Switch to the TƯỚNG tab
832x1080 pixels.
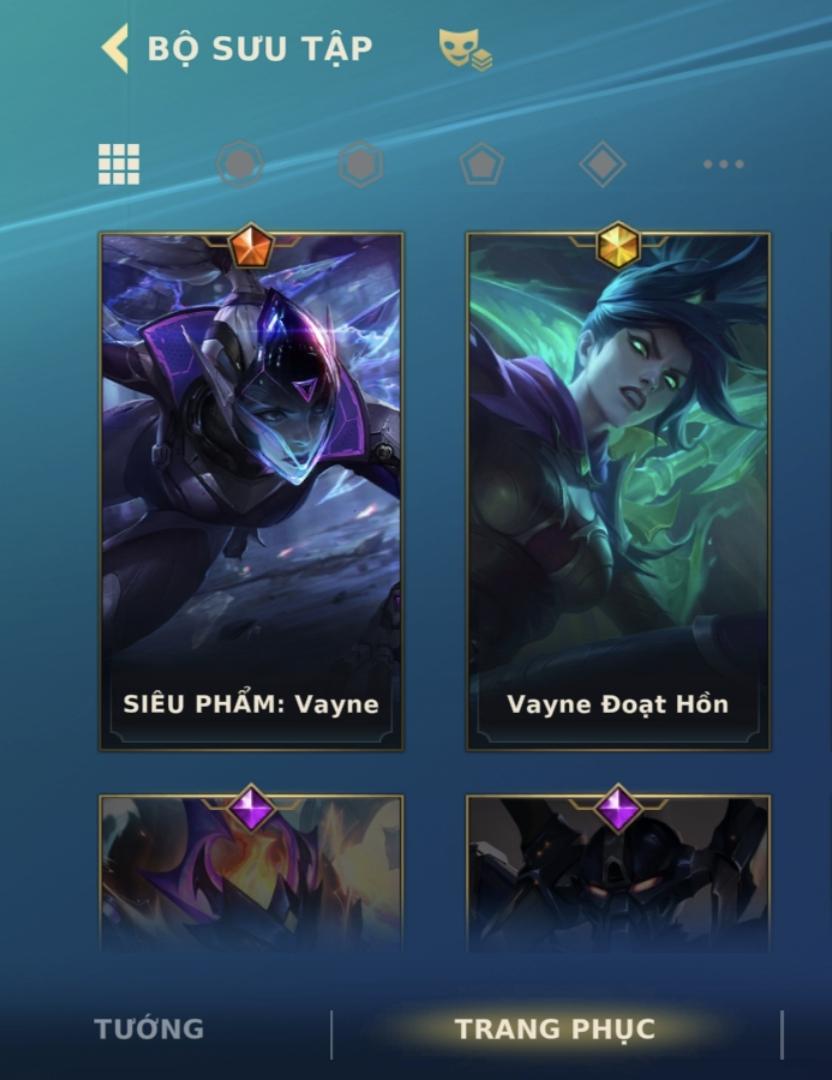[149, 1029]
